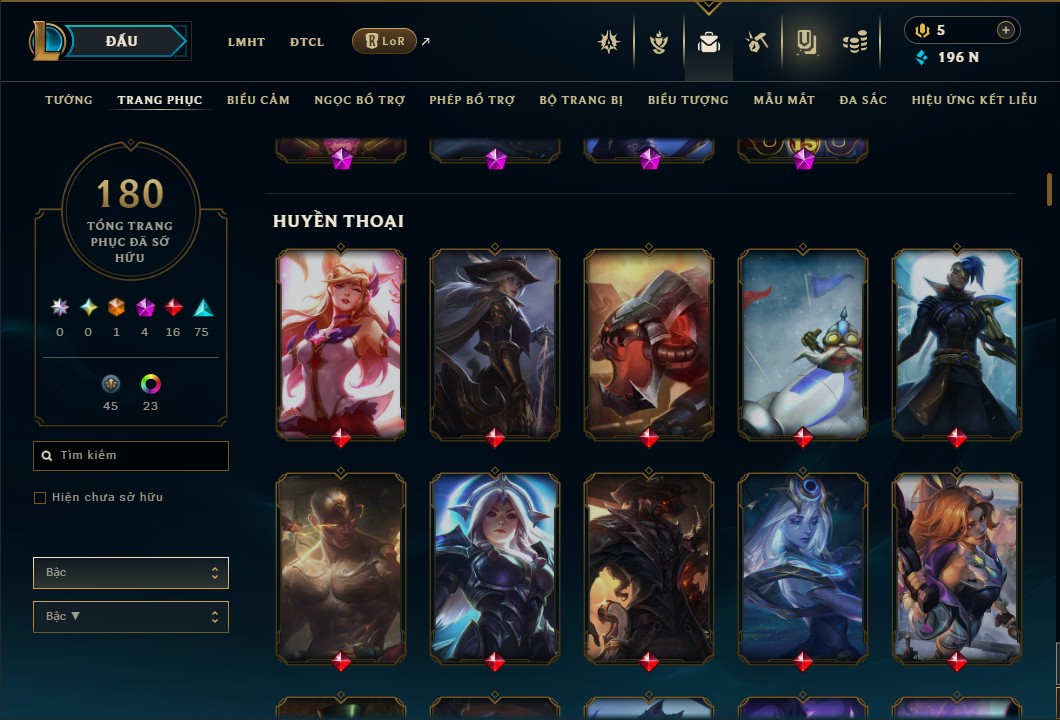Select the NGỌC BỔ TRỢ tab

(x=359, y=100)
